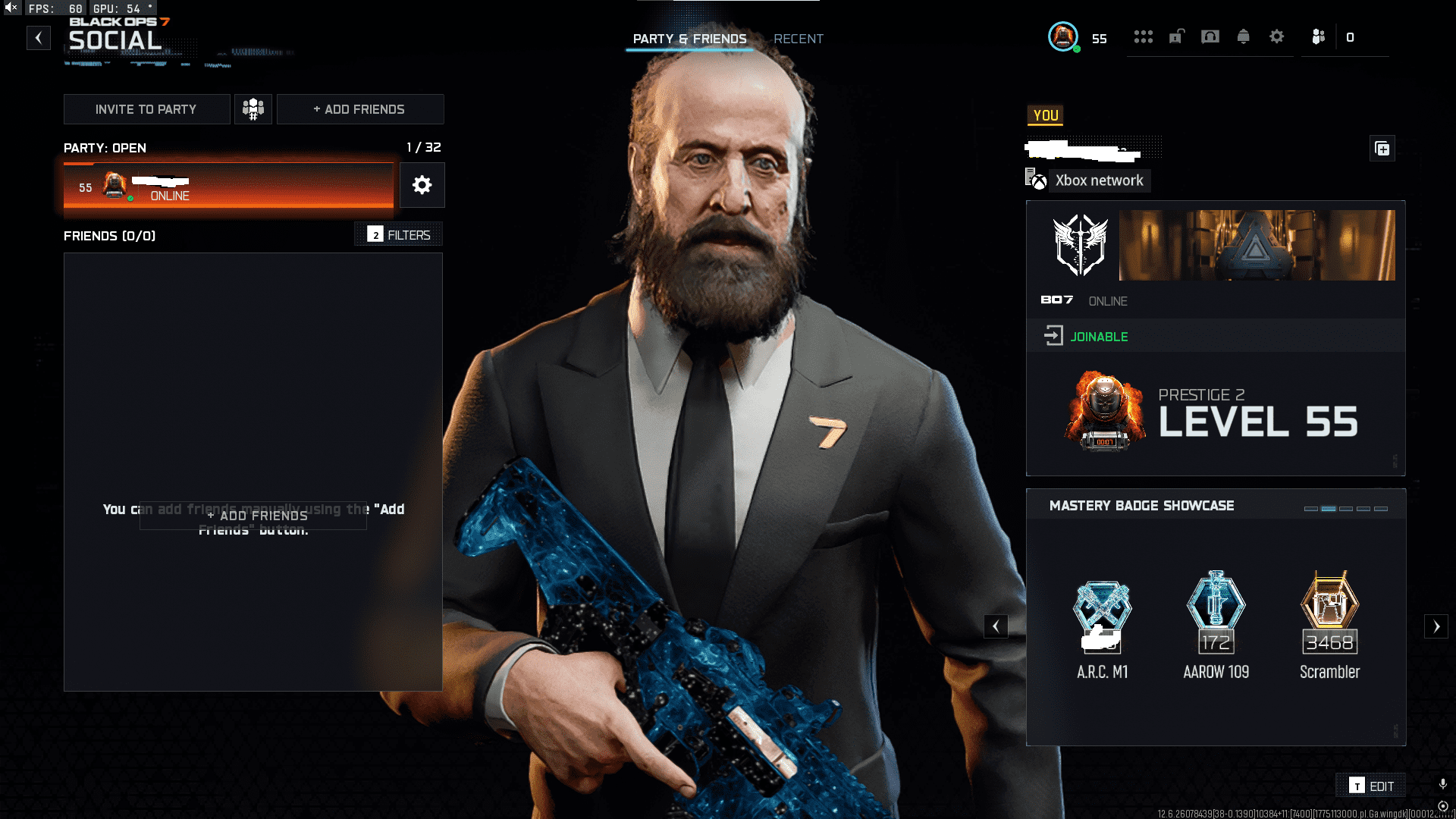Open Filters showing the 2 badge
1456x819 pixels.
pyautogui.click(x=397, y=234)
